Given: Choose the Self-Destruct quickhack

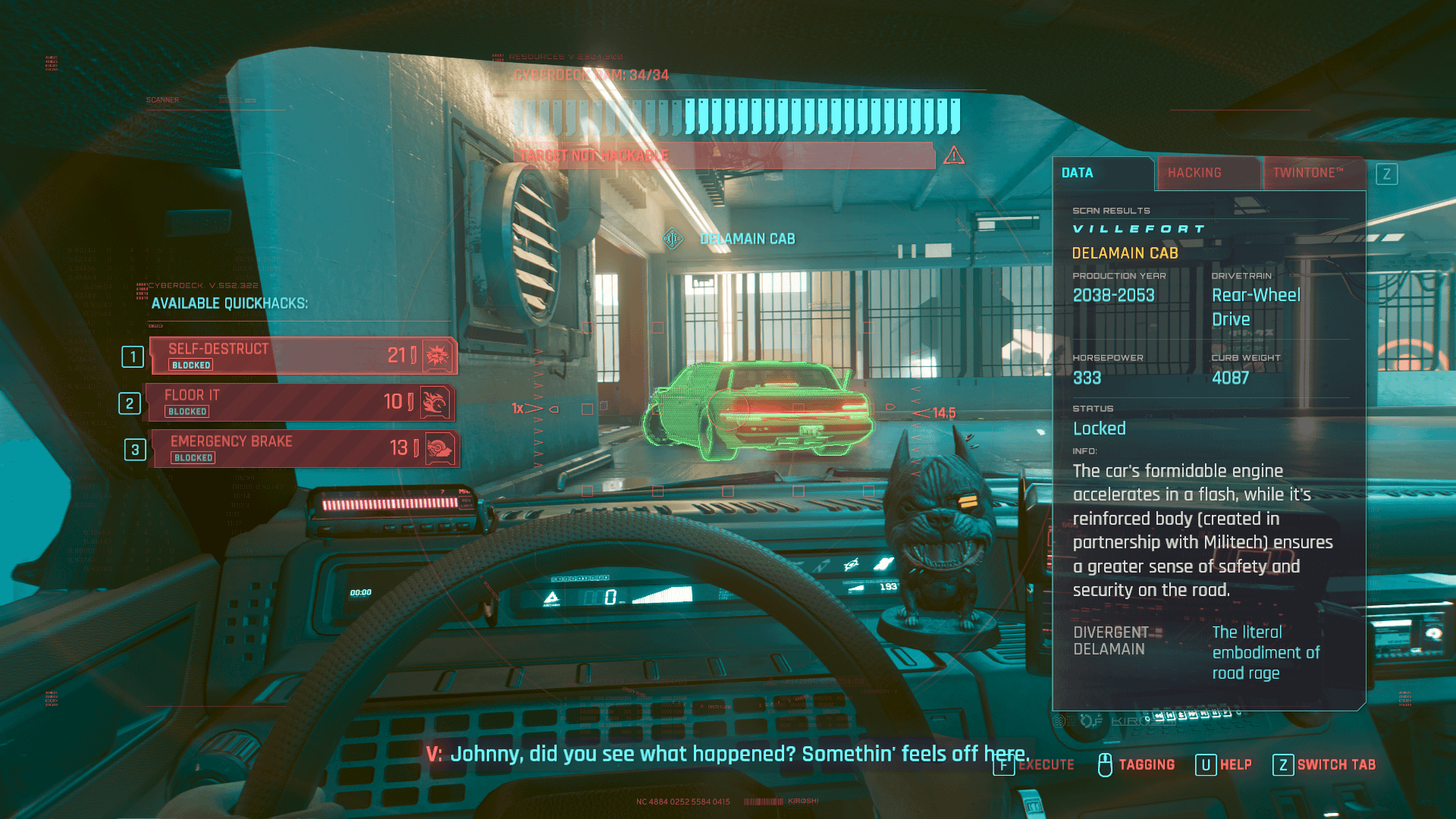Looking at the screenshot, I should tap(303, 356).
